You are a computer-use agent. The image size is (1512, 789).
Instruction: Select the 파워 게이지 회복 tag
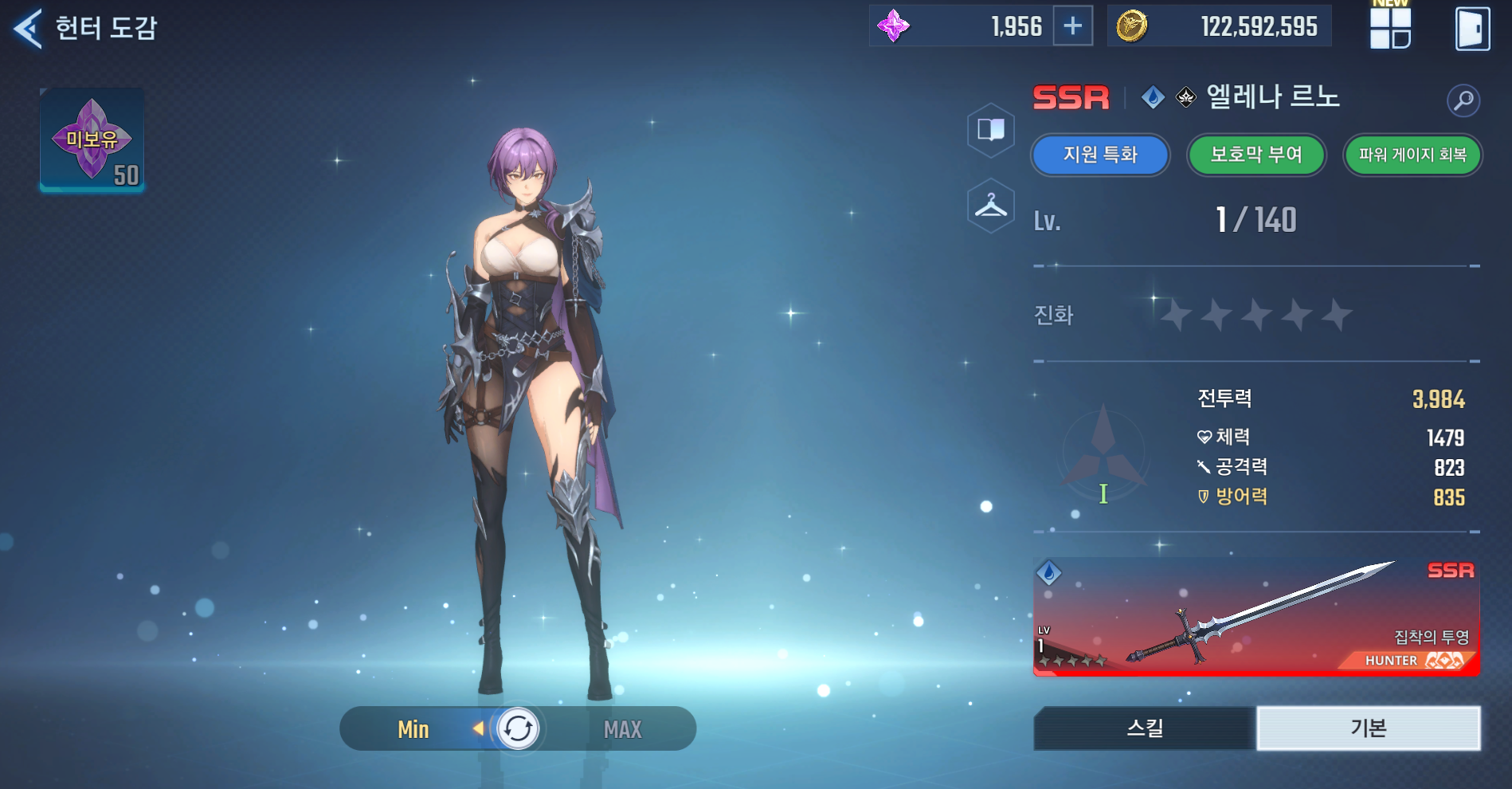tap(1412, 155)
